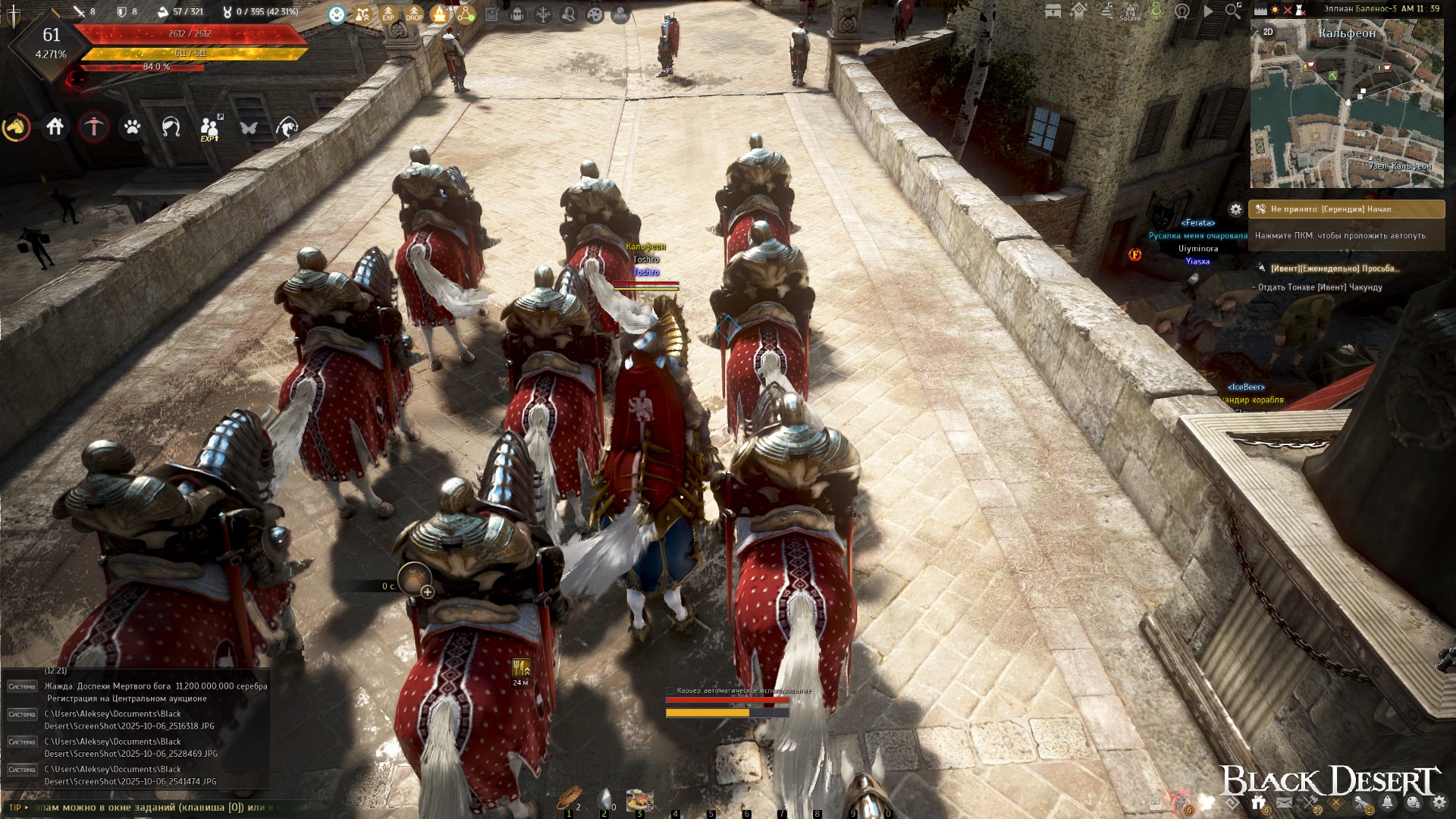Open the pet paw icon
Image resolution: width=1456 pixels, height=819 pixels.
pyautogui.click(x=133, y=127)
